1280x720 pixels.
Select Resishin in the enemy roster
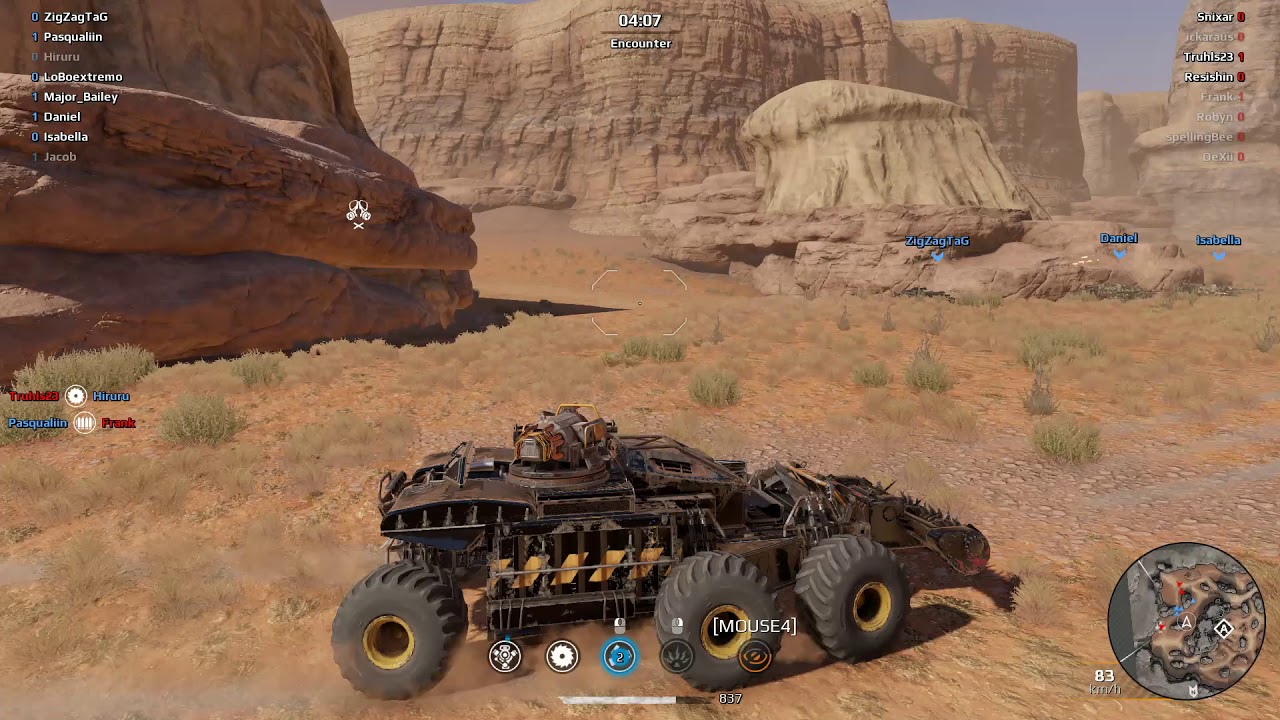pyautogui.click(x=1208, y=77)
